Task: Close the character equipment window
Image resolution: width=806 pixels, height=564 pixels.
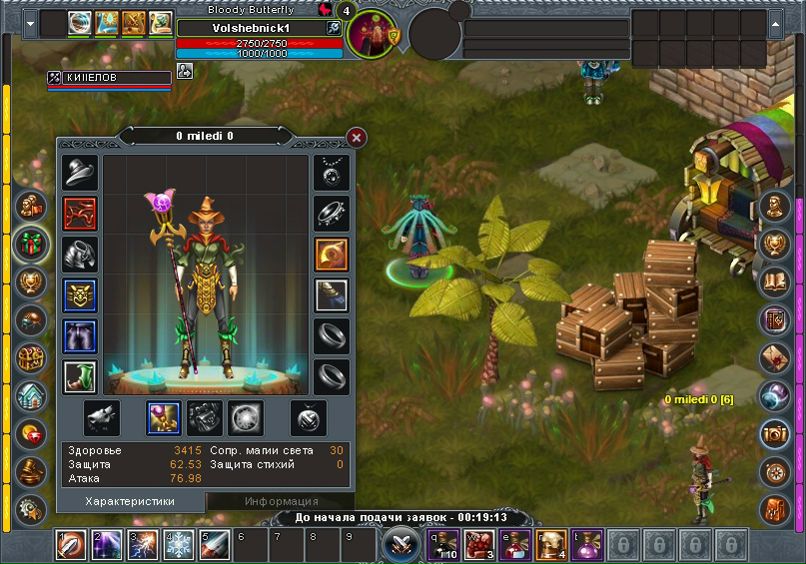Action: [356, 138]
